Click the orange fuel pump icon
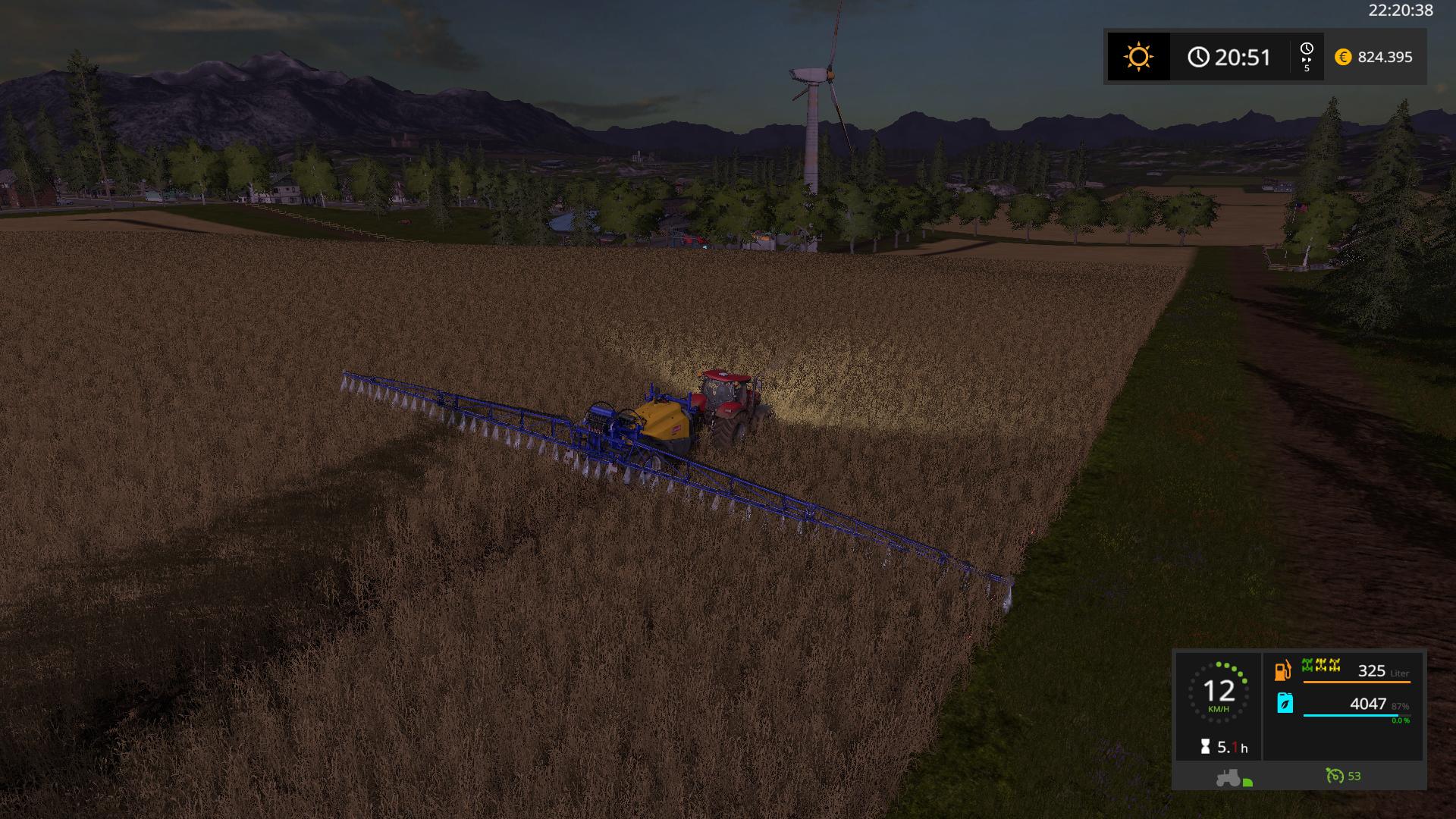Viewport: 1456px width, 819px height. 1283,671
